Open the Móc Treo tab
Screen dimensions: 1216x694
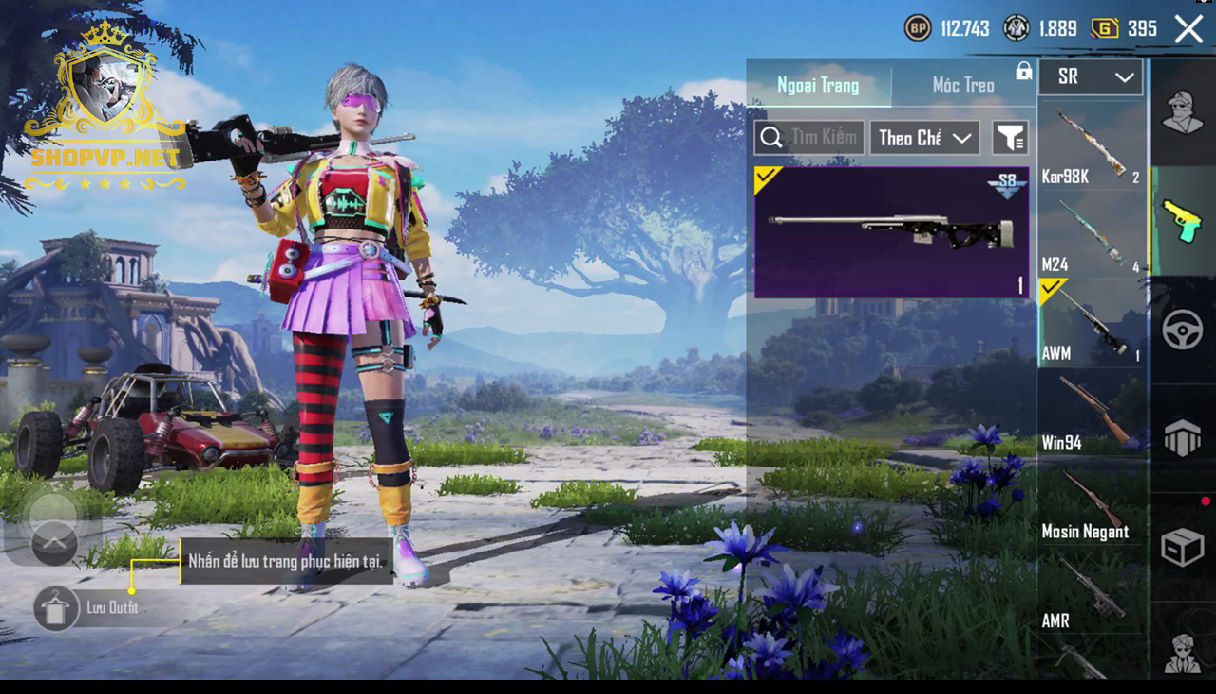click(963, 85)
